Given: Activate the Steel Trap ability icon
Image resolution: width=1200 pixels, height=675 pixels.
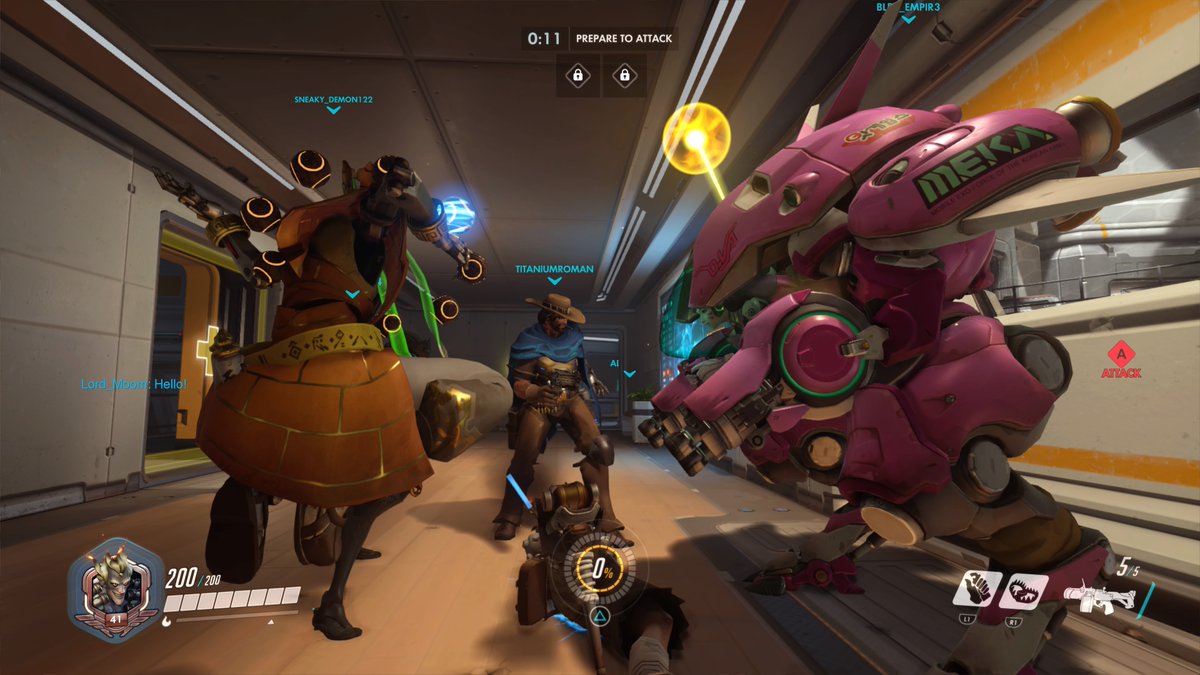Looking at the screenshot, I should coord(1026,590).
